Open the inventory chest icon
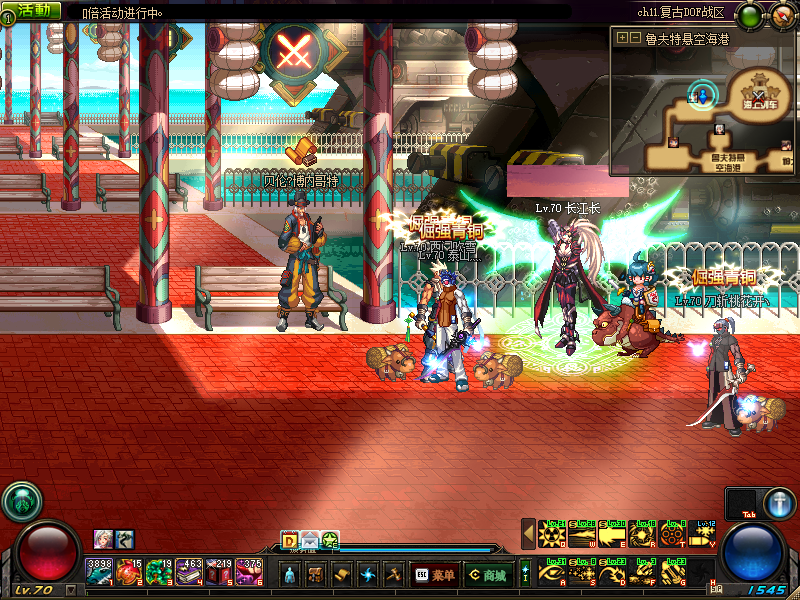The image size is (800, 600). point(316,574)
